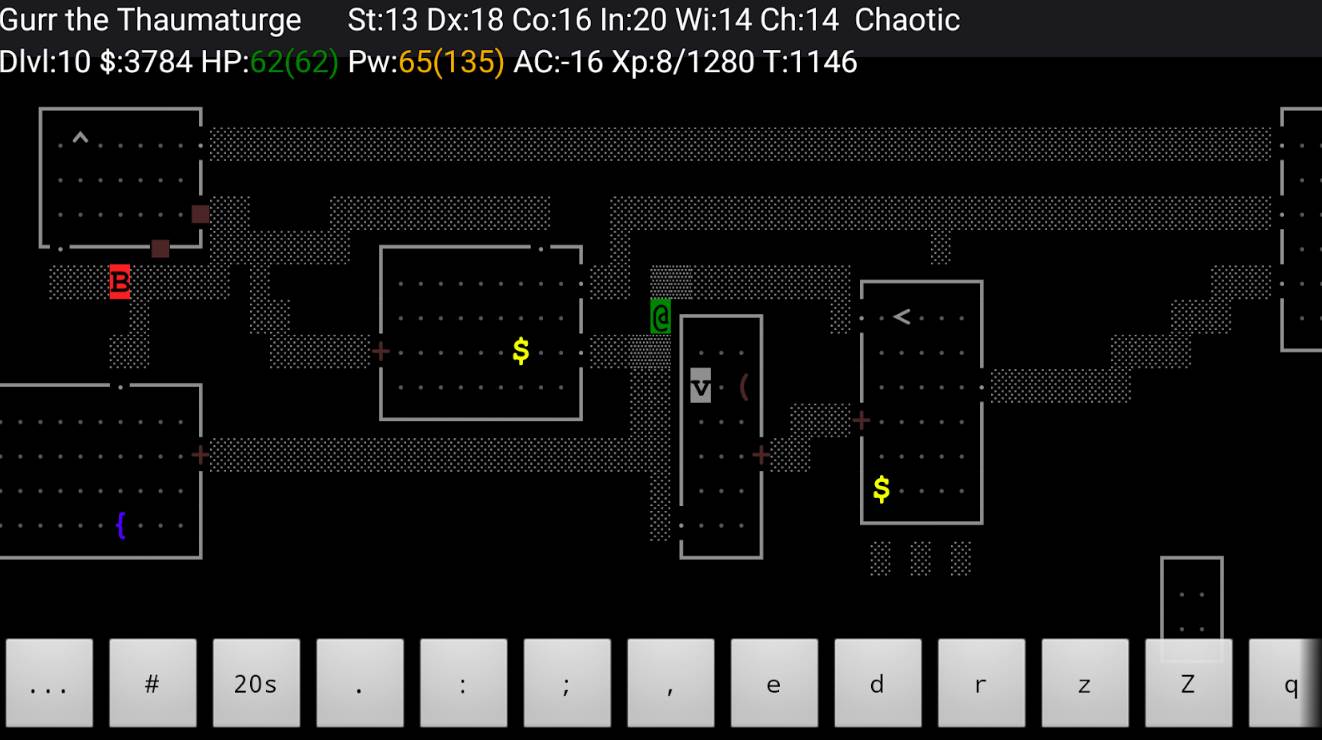
Task: Click the red ( weapon item on the floor
Action: click(x=744, y=388)
